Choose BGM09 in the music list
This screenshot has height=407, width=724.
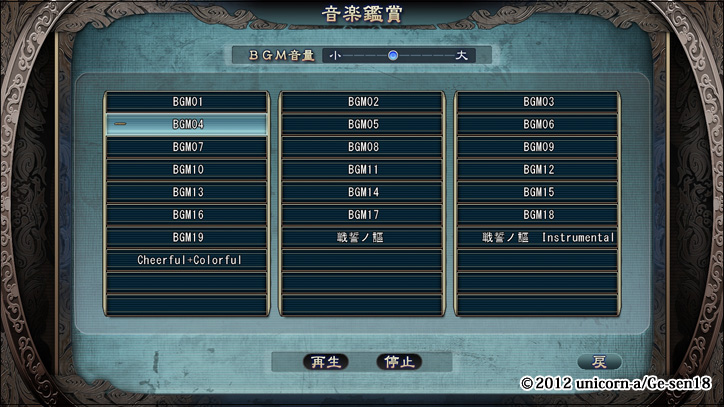[x=538, y=147]
